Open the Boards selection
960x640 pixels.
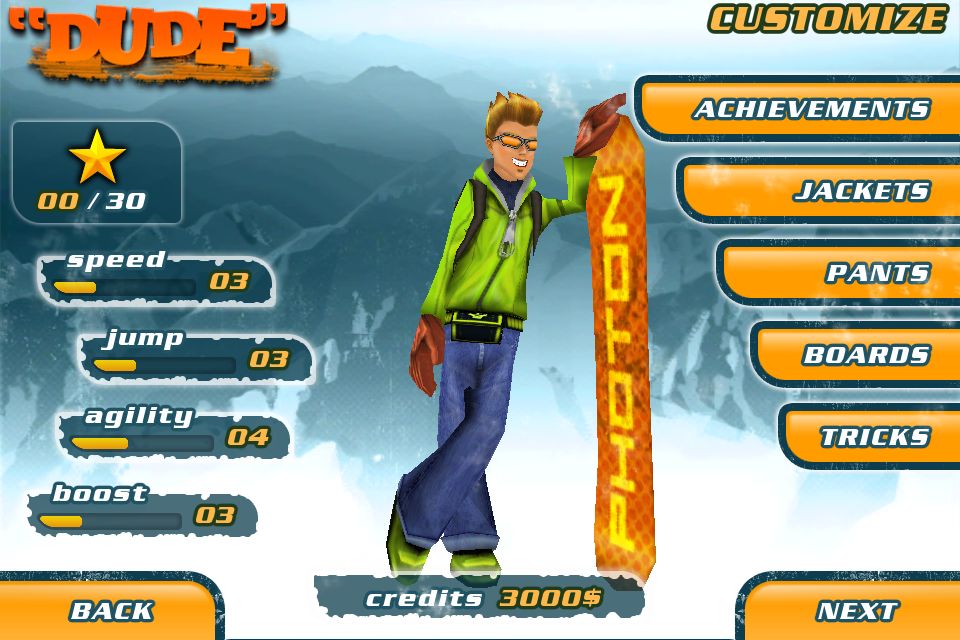(x=865, y=355)
